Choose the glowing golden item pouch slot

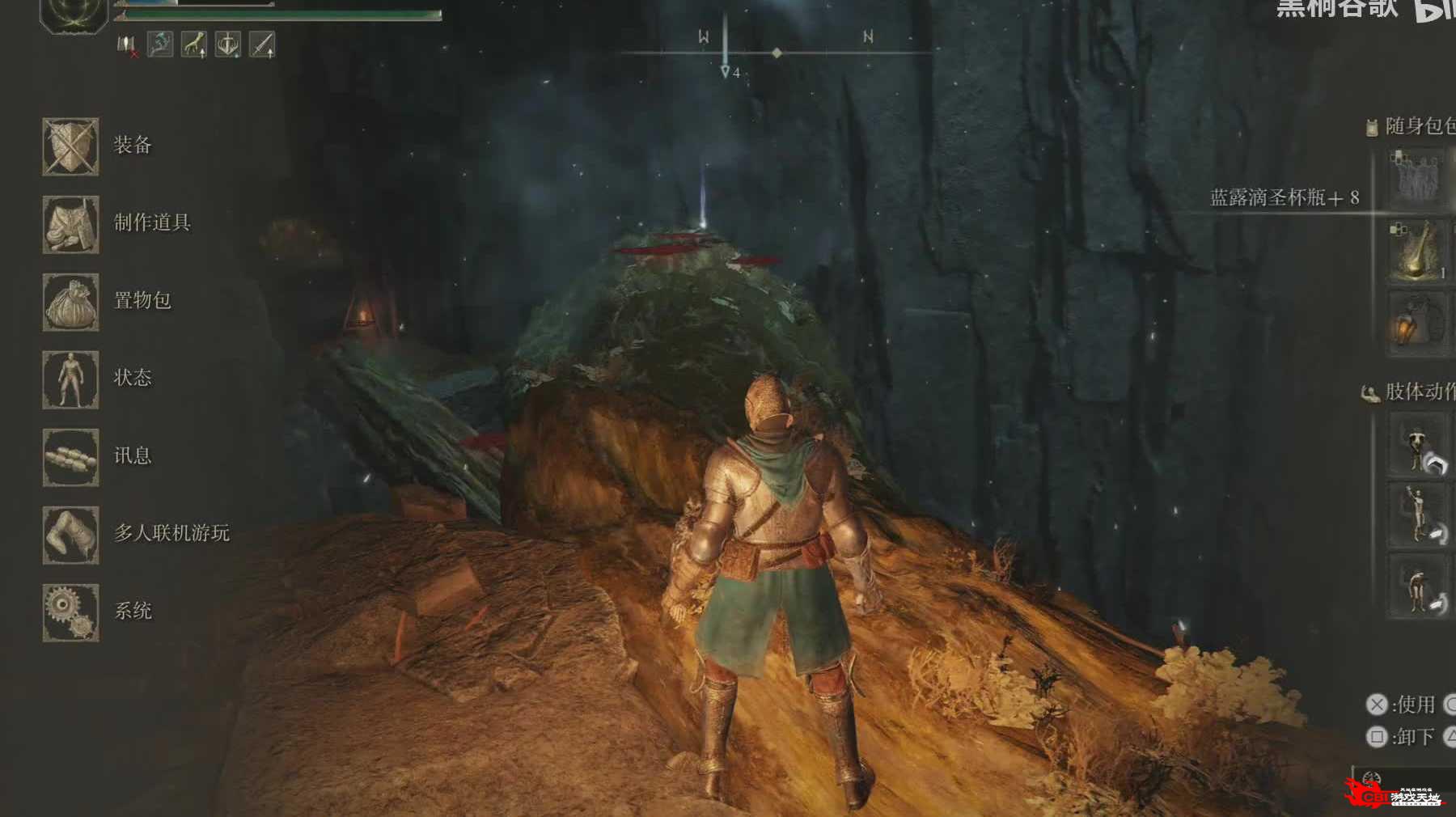click(x=1416, y=252)
